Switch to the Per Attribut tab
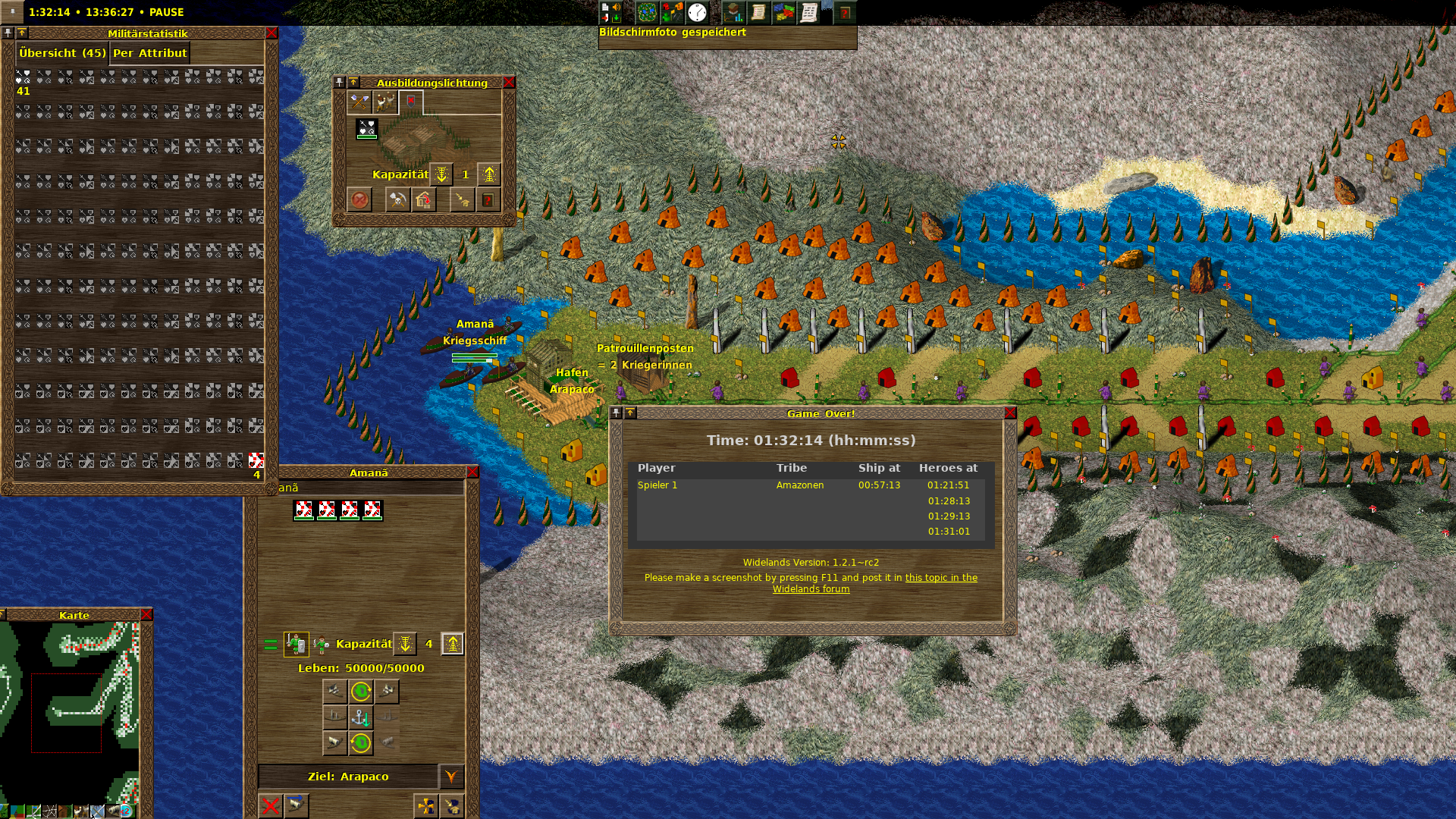The width and height of the screenshot is (1456, 819). (149, 53)
